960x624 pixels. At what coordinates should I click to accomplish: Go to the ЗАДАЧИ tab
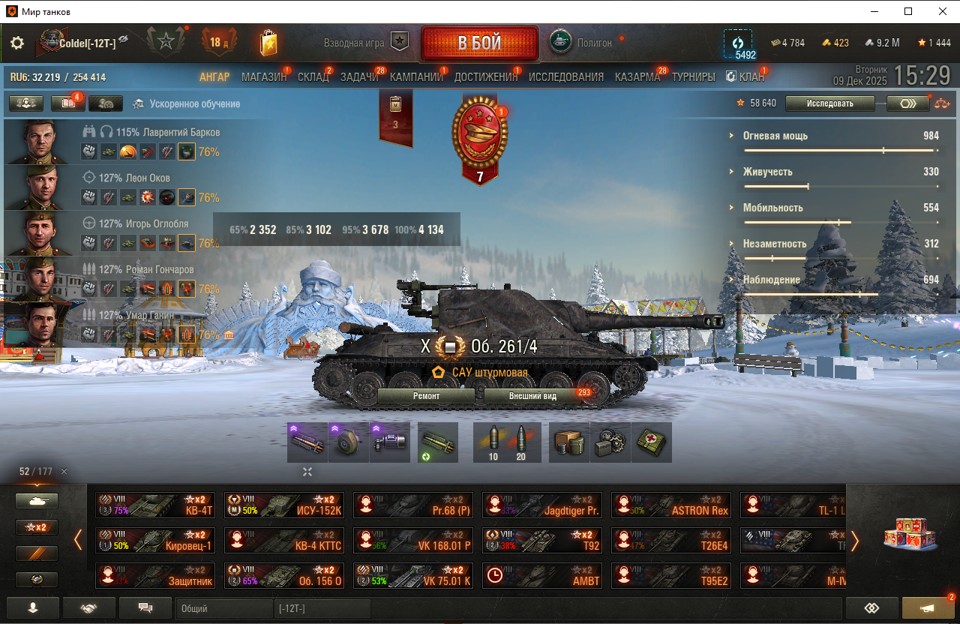359,77
